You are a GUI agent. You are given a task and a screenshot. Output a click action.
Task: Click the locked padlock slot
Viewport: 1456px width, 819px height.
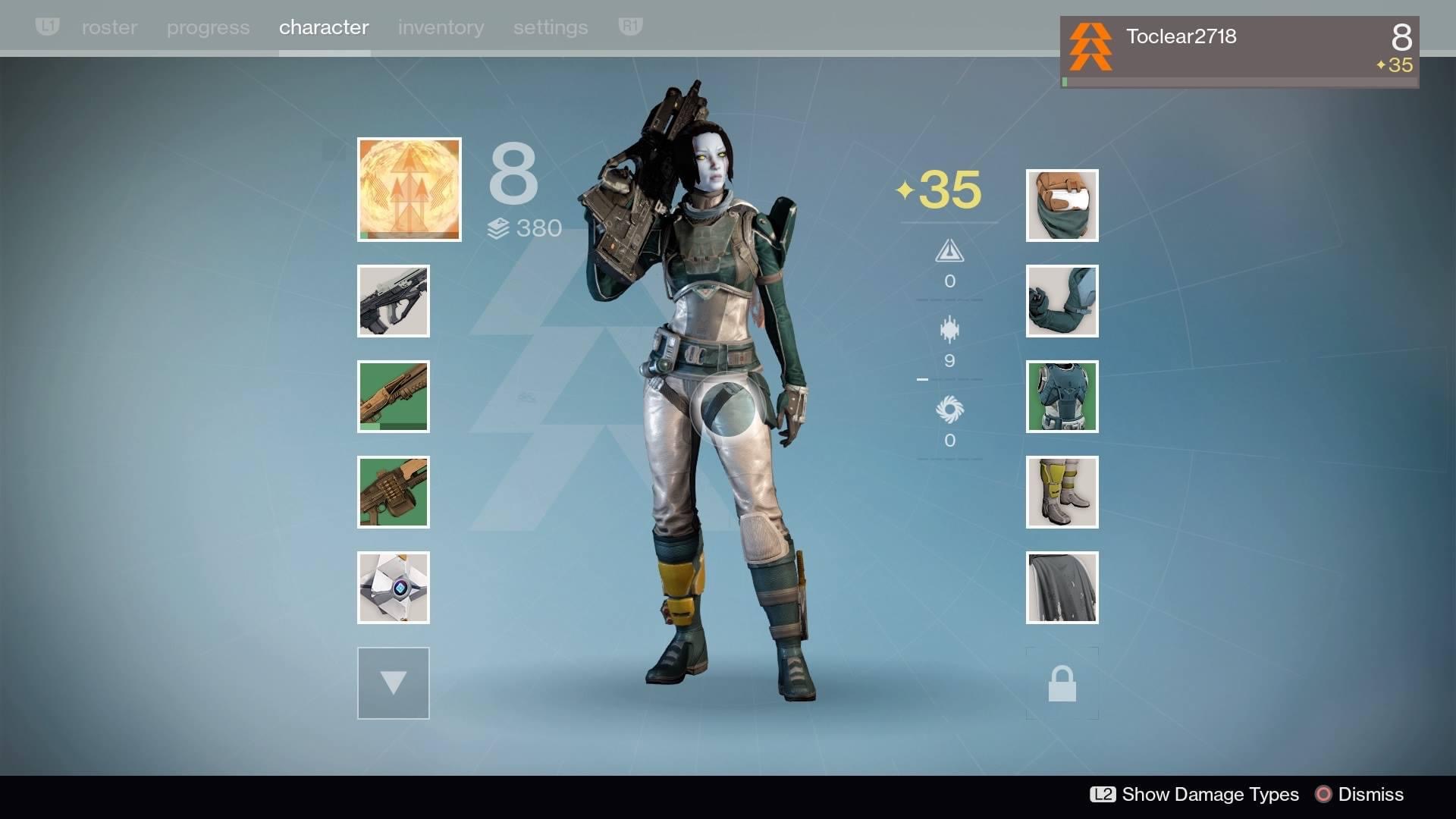(x=1062, y=683)
